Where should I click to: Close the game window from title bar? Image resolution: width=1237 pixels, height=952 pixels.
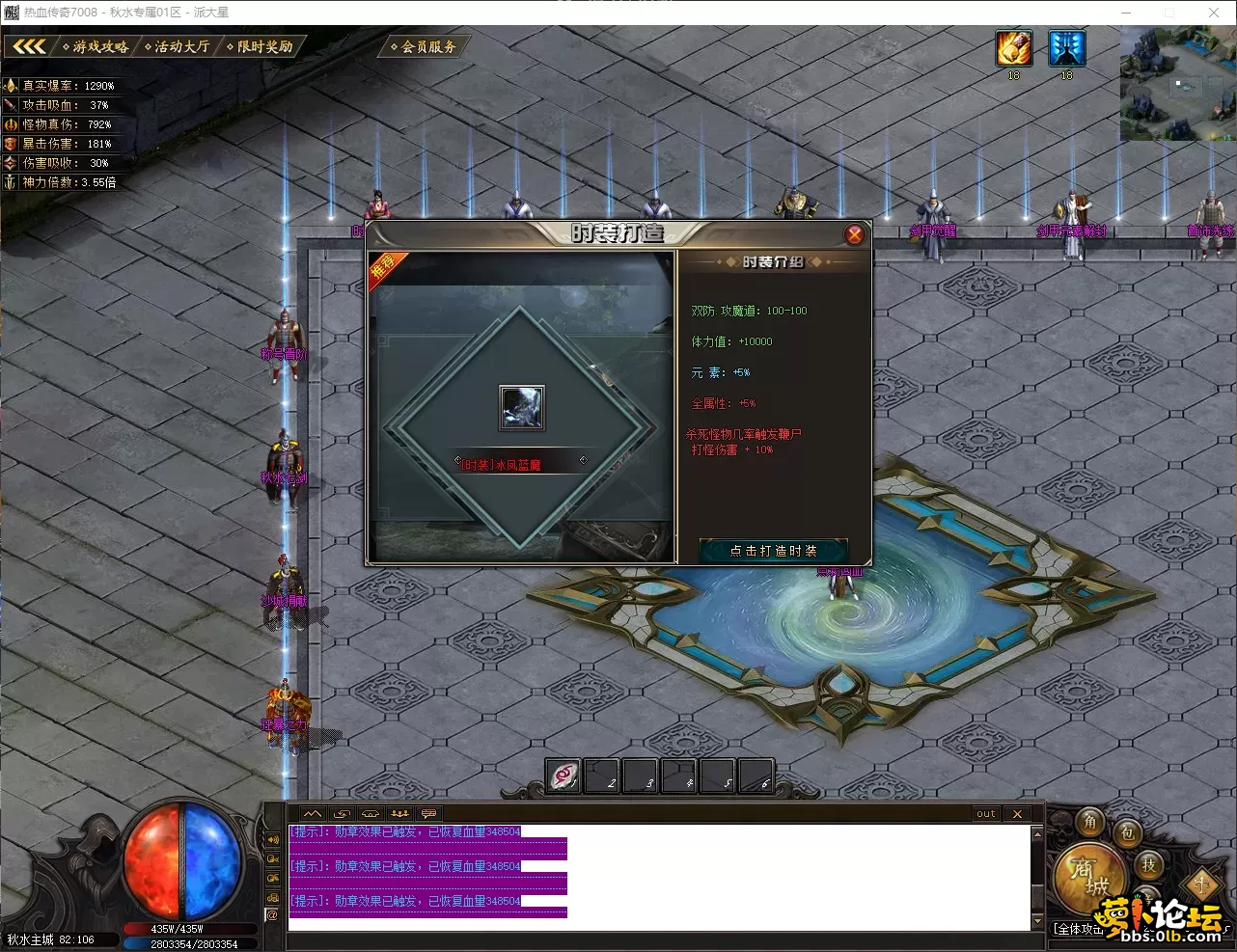click(x=1214, y=13)
